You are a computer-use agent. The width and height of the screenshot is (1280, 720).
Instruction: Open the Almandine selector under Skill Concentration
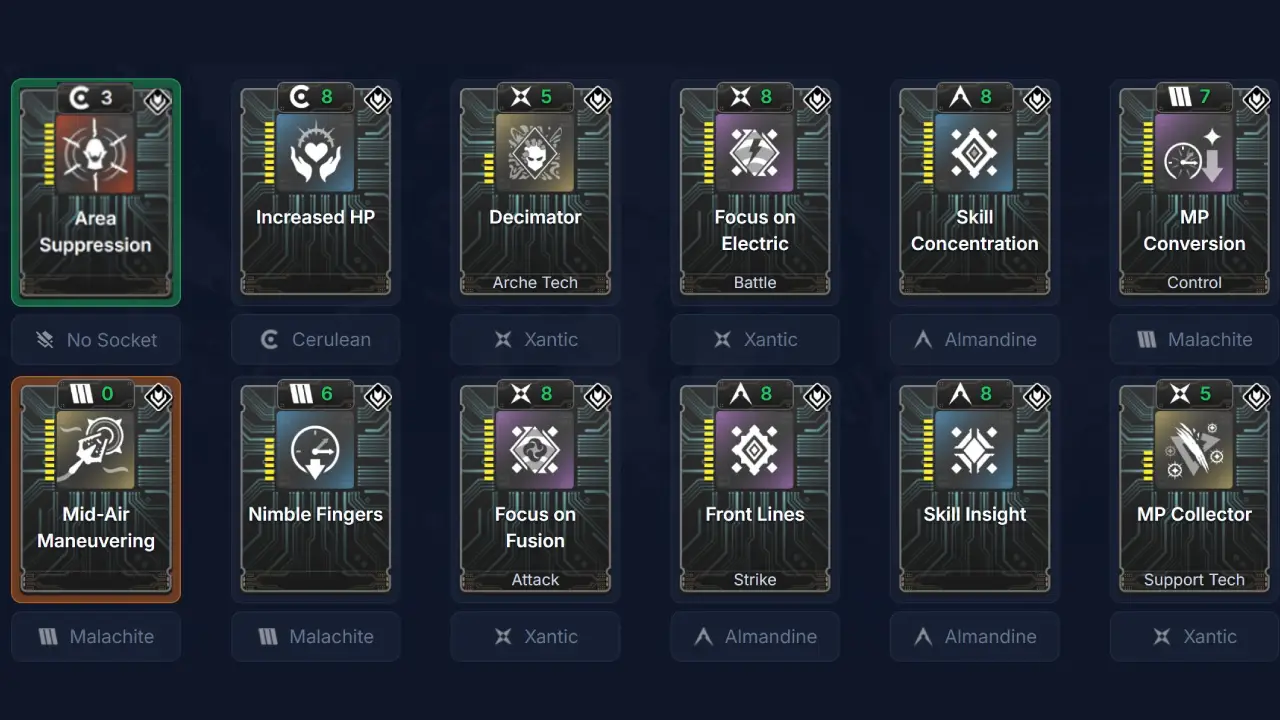coord(974,339)
